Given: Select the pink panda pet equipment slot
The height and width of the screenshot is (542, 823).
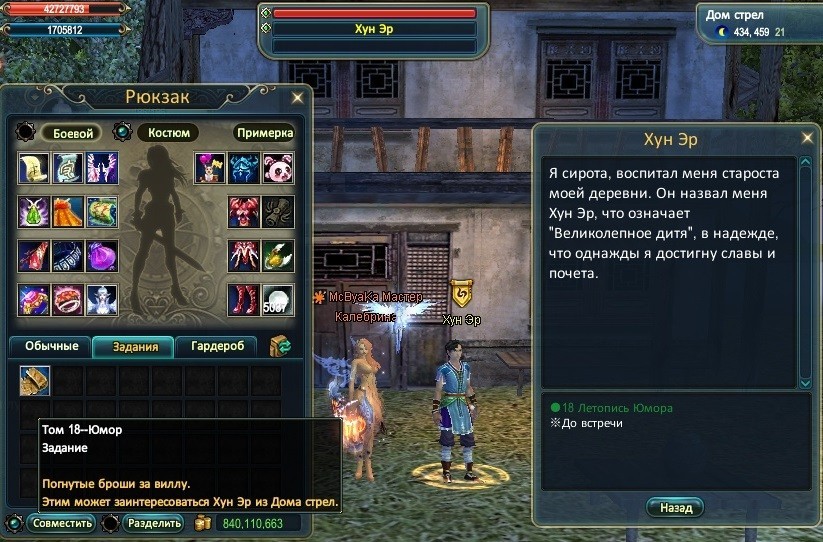Looking at the screenshot, I should (278, 168).
